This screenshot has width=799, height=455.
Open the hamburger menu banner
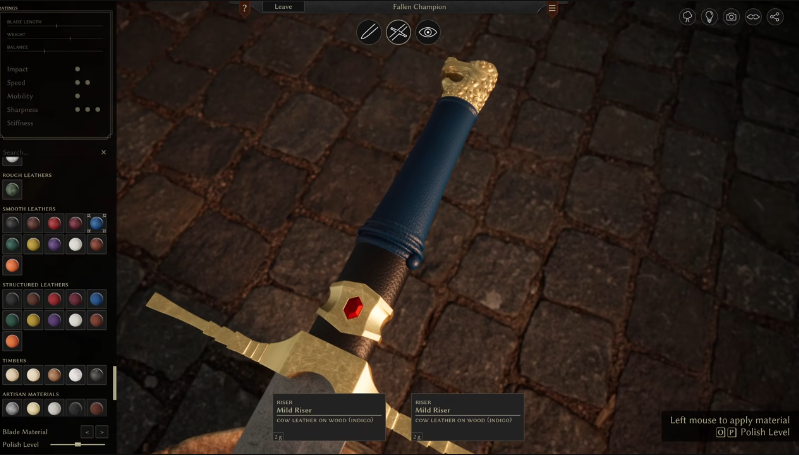point(552,8)
